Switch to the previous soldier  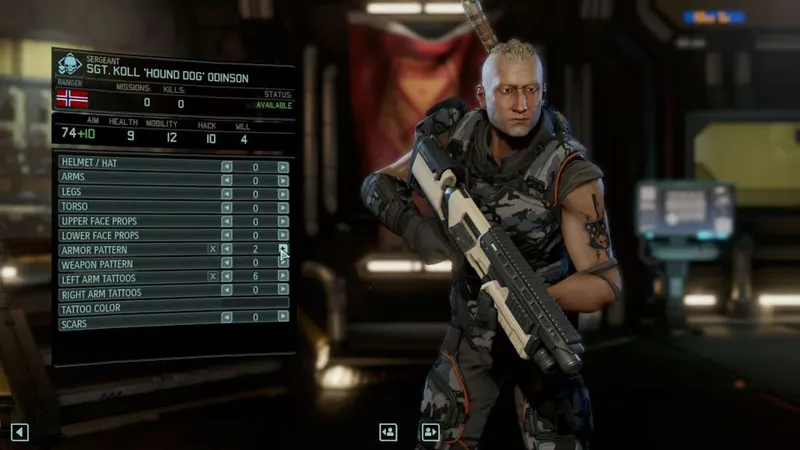tap(388, 432)
